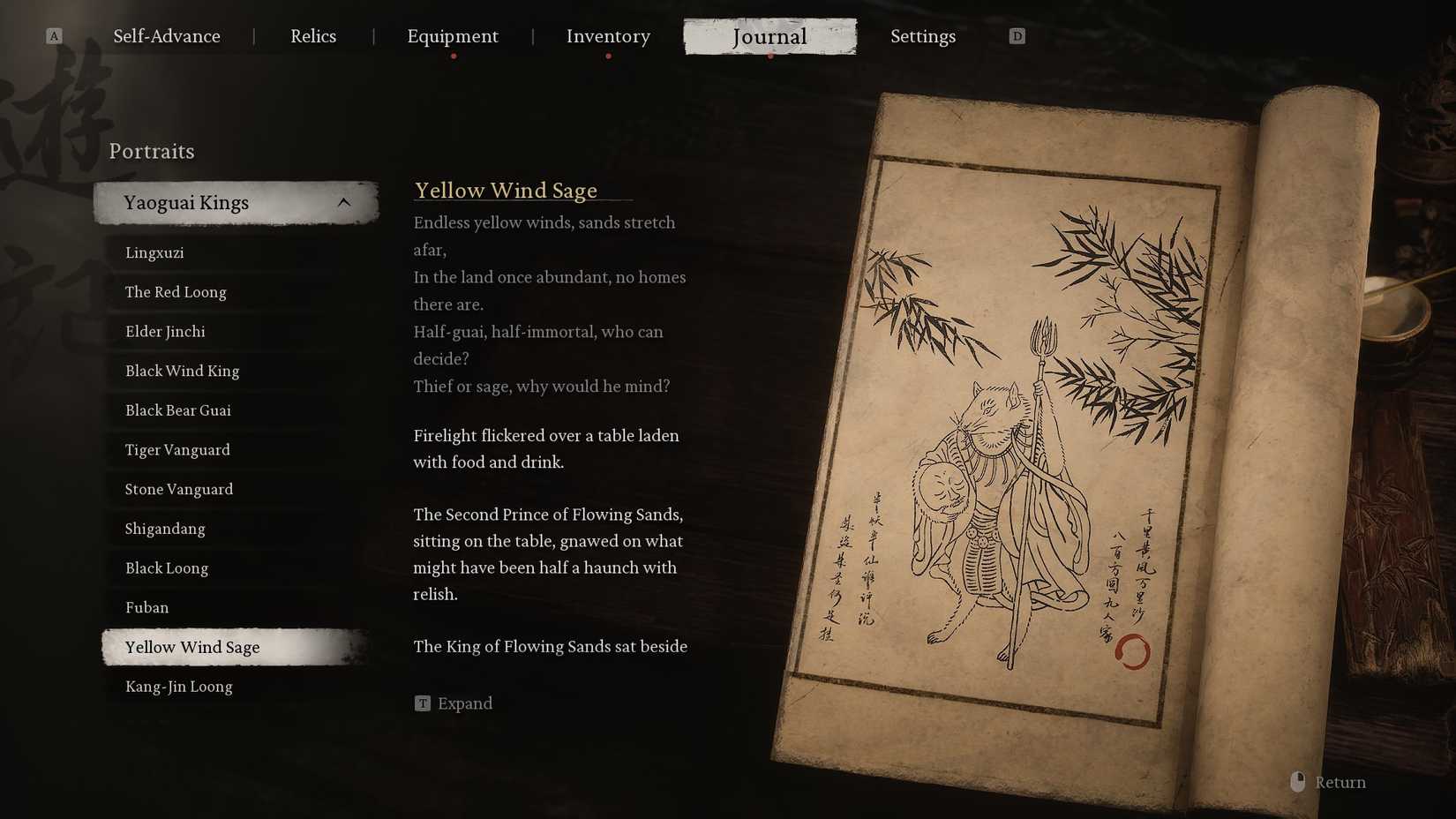This screenshot has height=819, width=1456.
Task: Select the Kang-Jin Loong entry
Action: (178, 686)
